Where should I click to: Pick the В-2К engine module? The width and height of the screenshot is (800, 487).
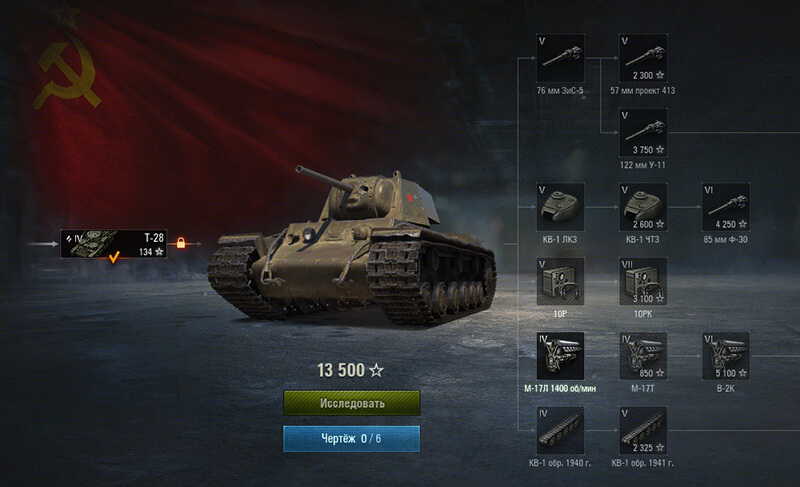click(x=726, y=356)
